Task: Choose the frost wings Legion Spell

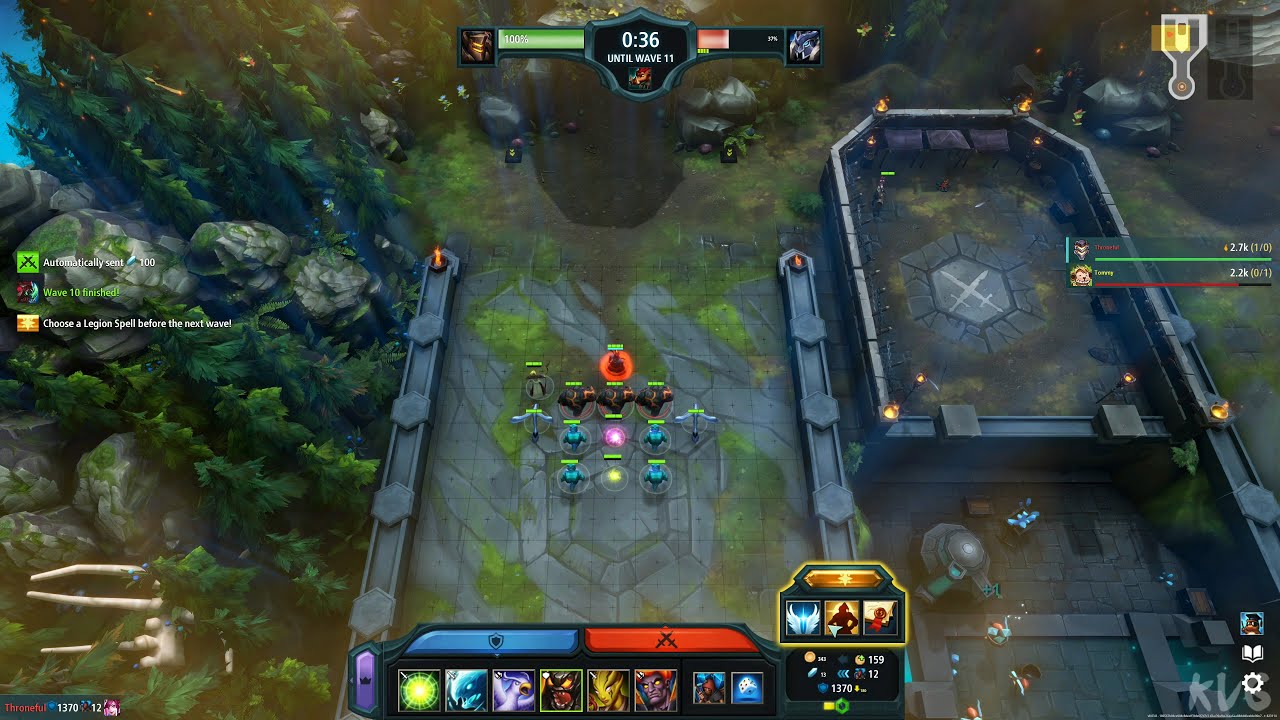Action: (803, 615)
